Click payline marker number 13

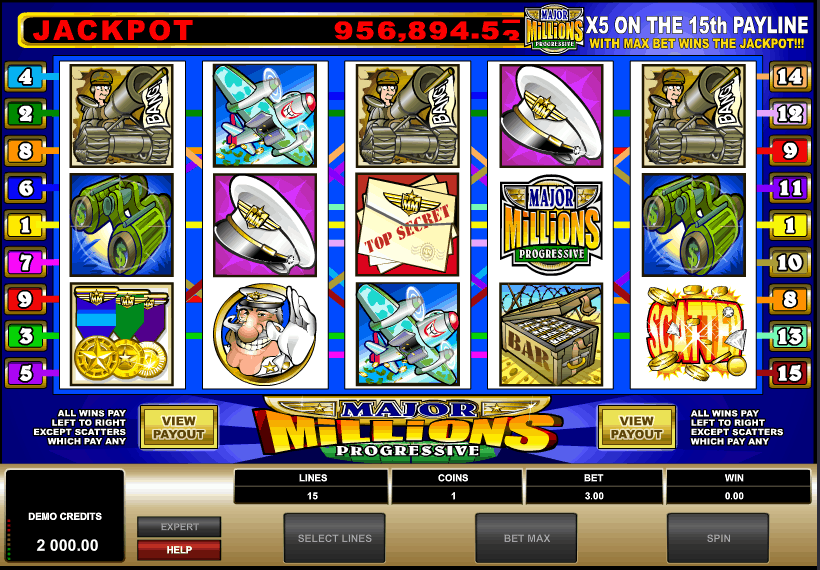pos(790,335)
